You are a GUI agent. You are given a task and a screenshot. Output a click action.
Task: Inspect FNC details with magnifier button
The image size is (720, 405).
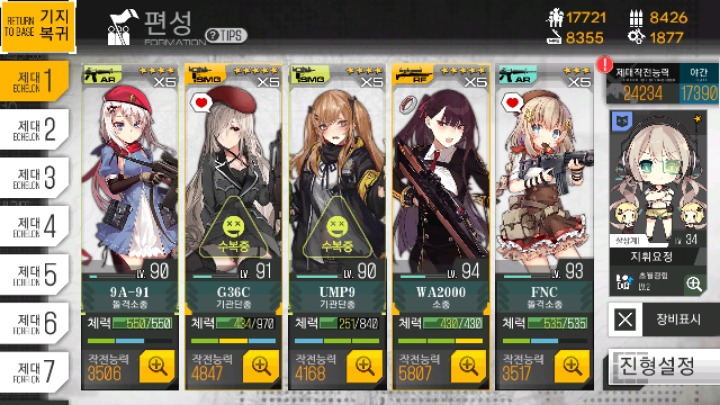[572, 368]
